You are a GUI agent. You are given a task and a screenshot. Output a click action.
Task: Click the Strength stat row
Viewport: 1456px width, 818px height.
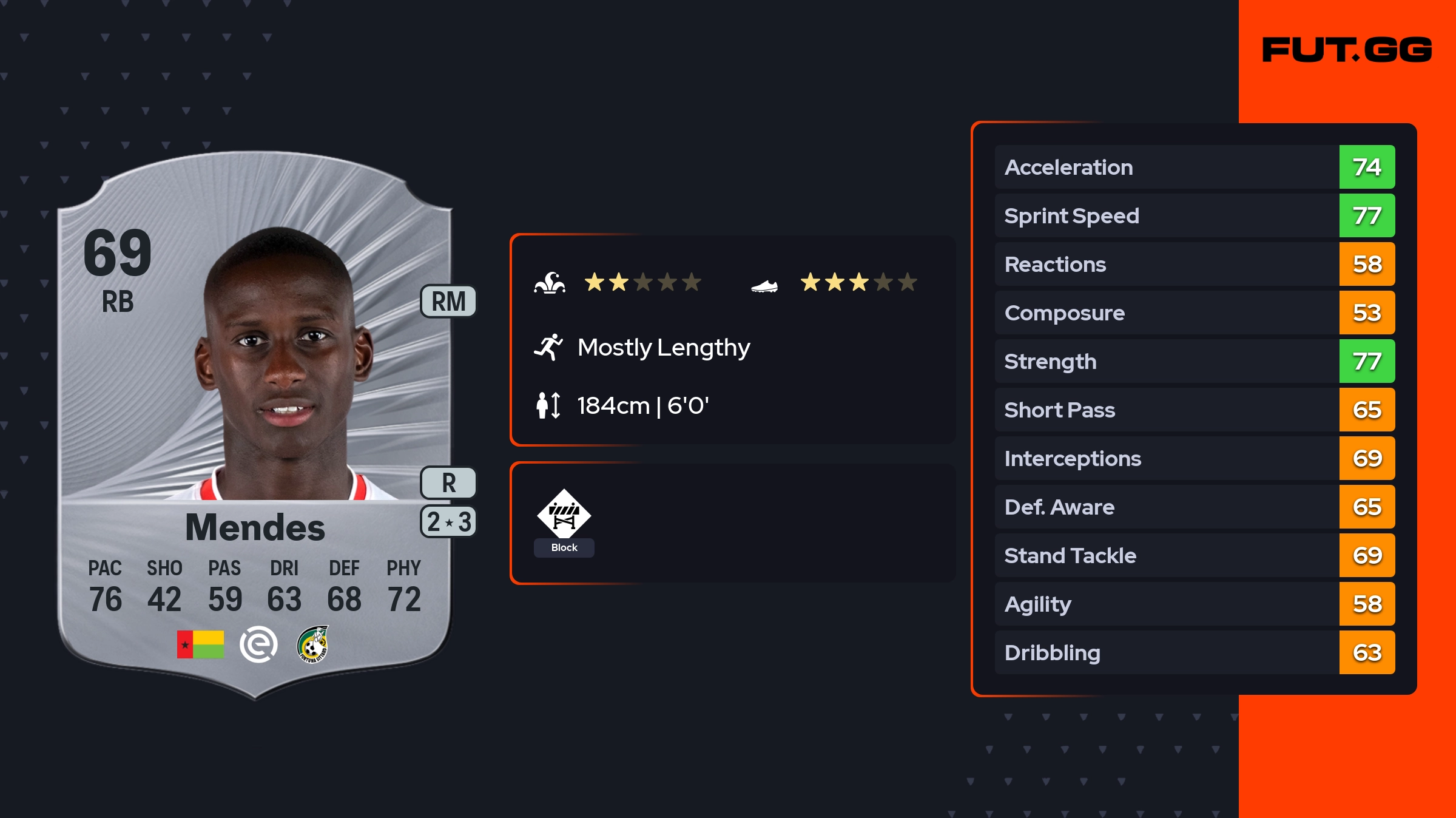pos(1194,362)
